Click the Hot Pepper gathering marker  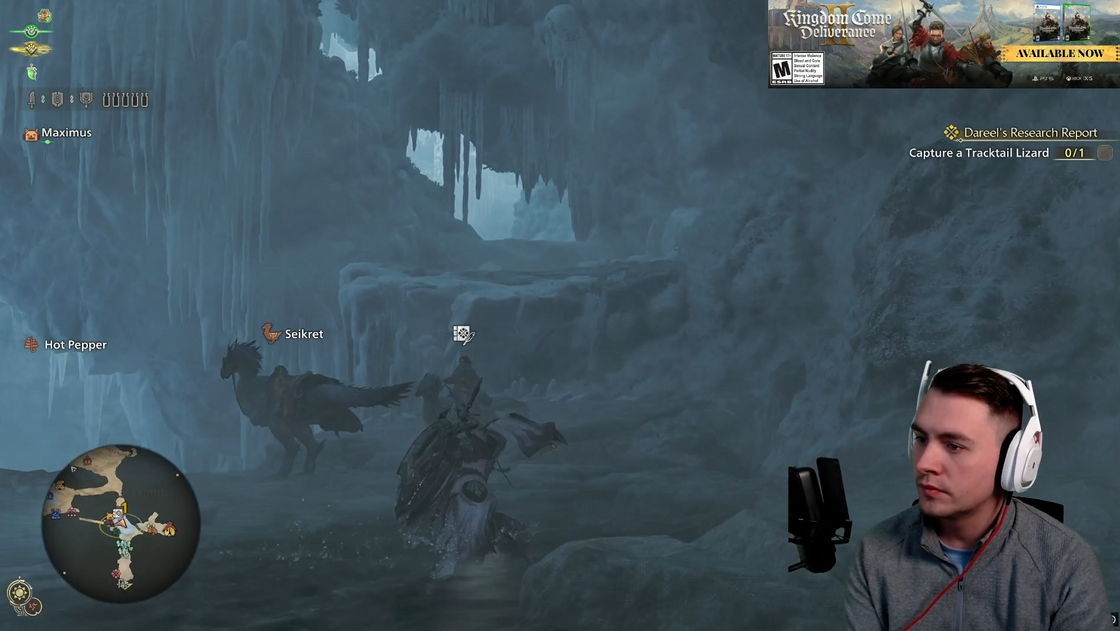(x=74, y=345)
